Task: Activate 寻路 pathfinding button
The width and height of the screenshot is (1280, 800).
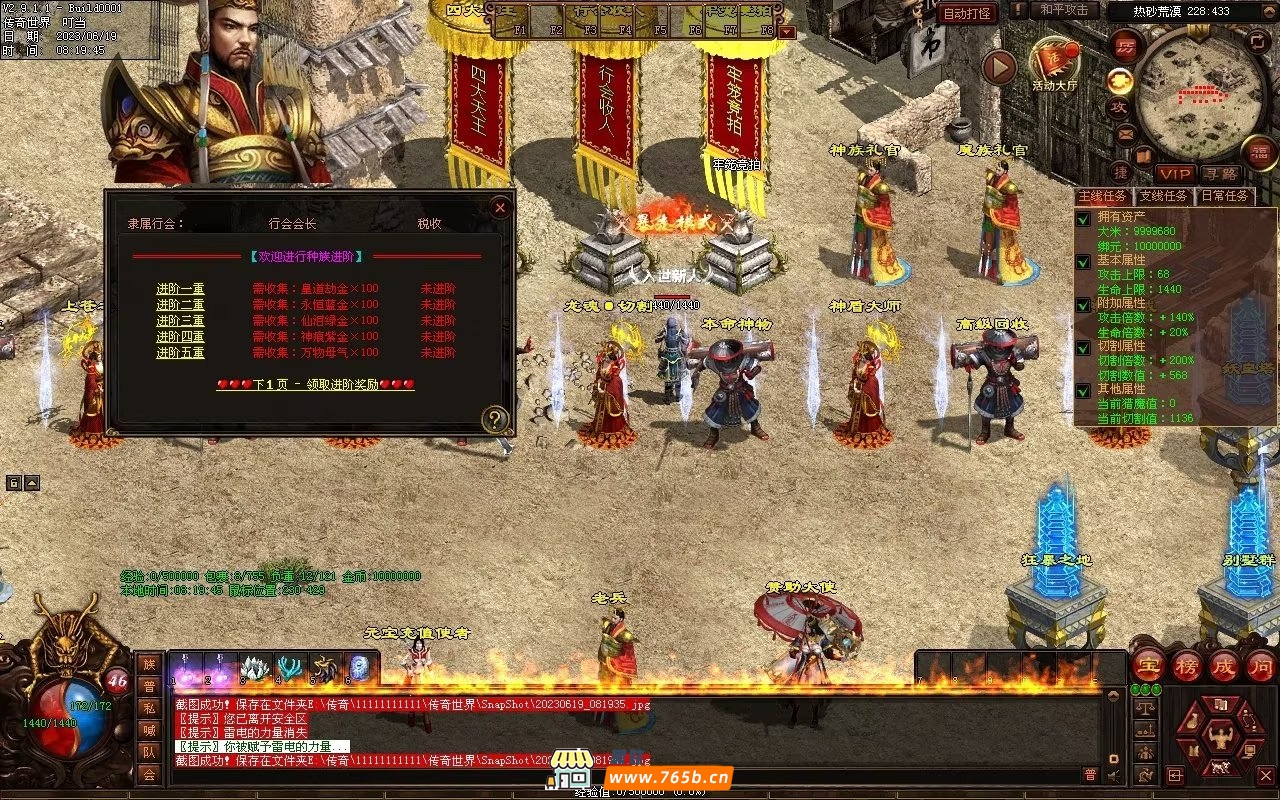Action: point(1219,174)
